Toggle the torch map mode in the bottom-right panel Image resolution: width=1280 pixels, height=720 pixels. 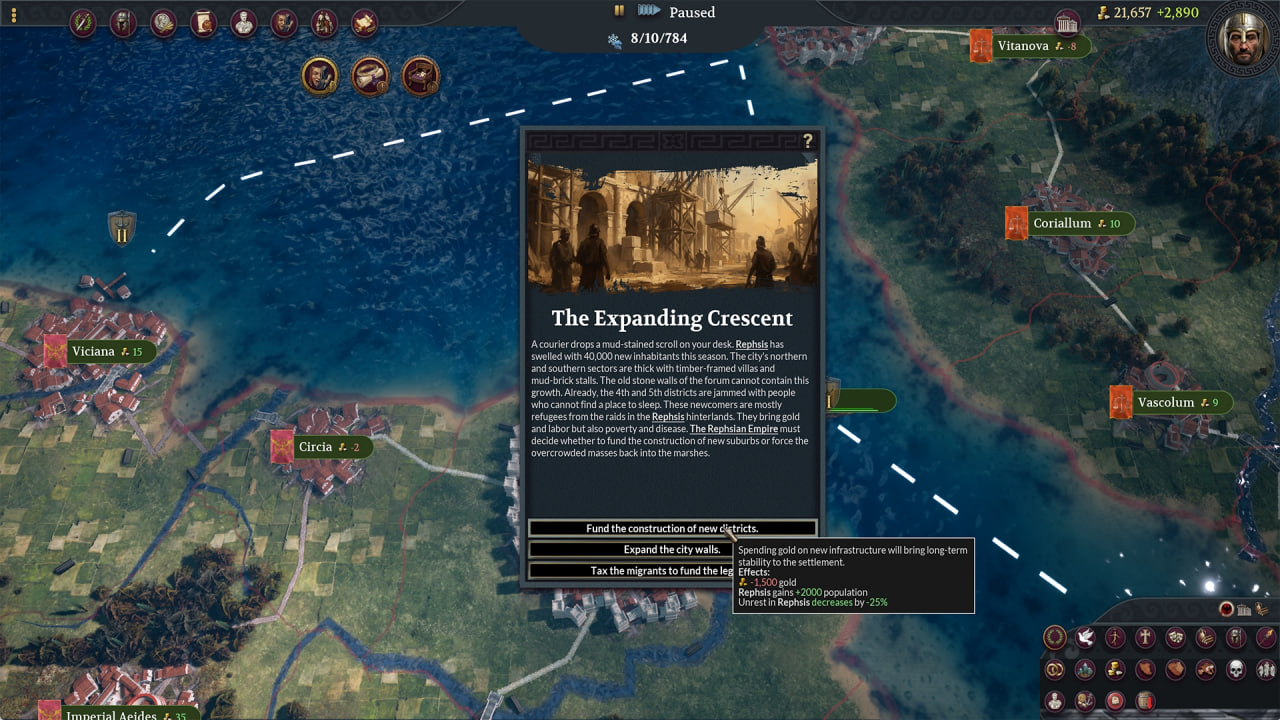pos(1265,637)
